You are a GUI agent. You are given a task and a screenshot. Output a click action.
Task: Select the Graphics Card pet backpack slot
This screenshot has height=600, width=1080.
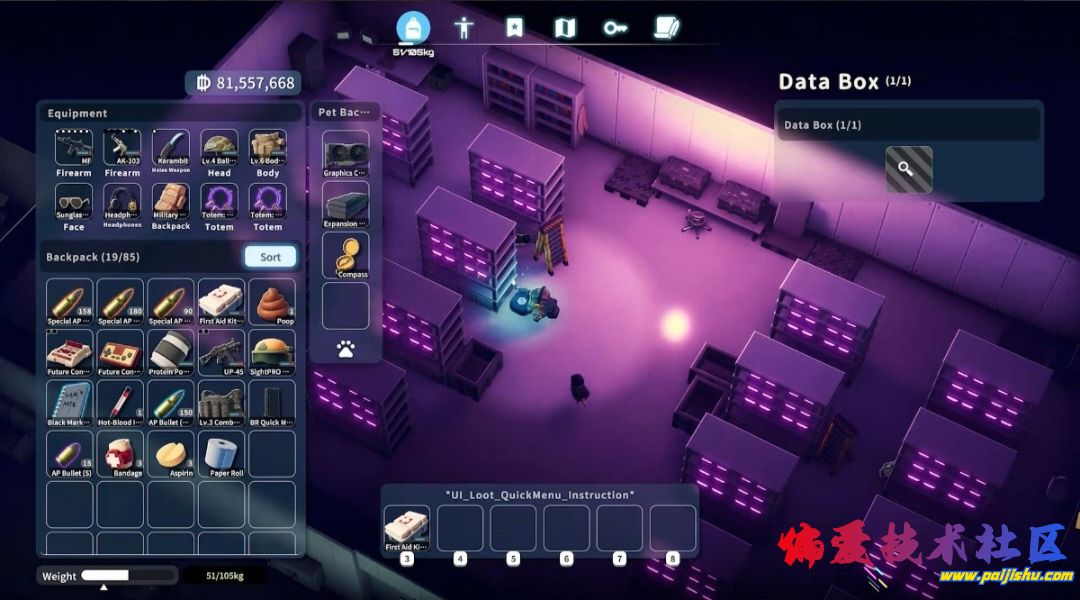point(345,153)
